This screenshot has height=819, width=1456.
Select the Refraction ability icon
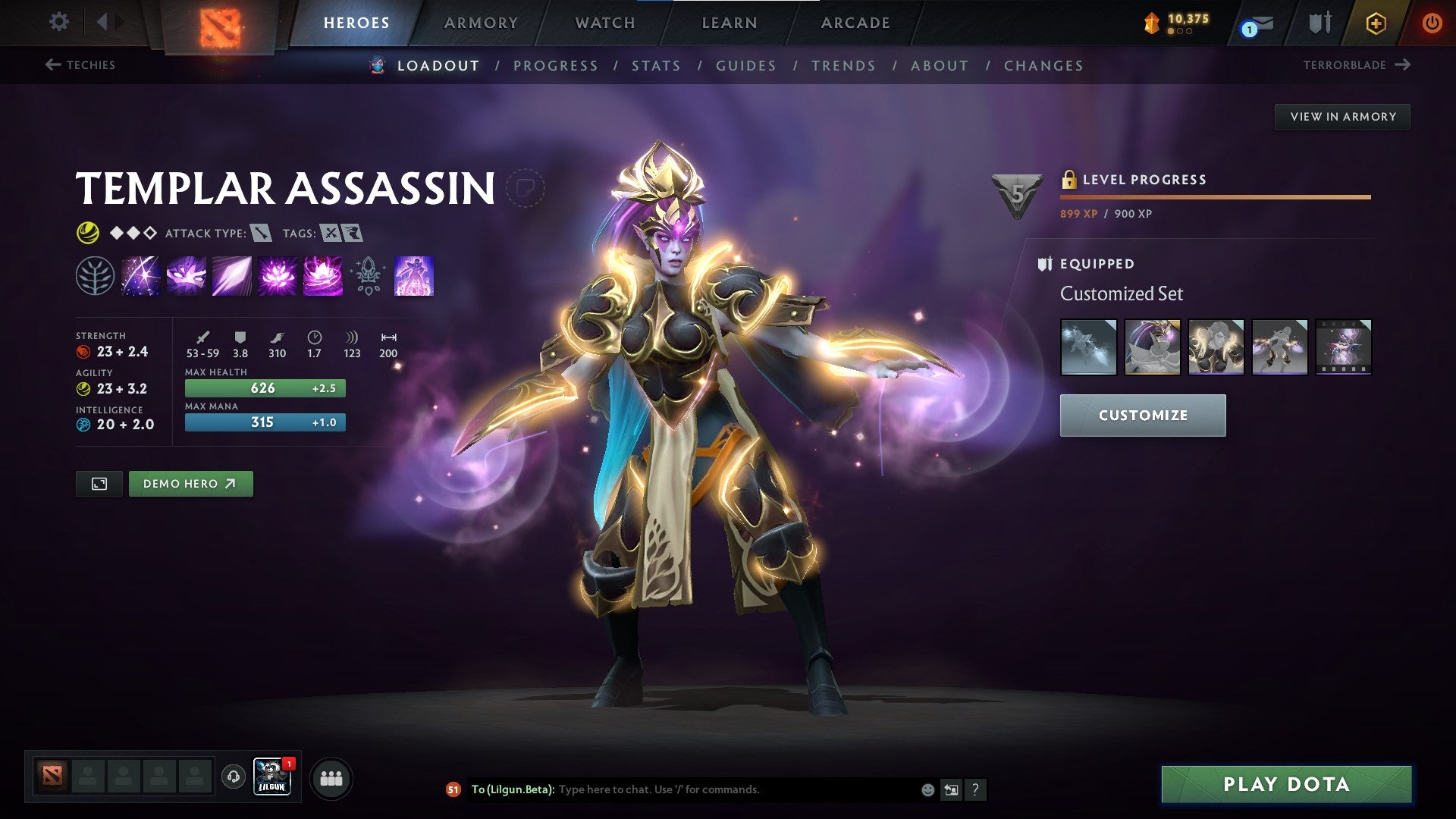pos(140,277)
